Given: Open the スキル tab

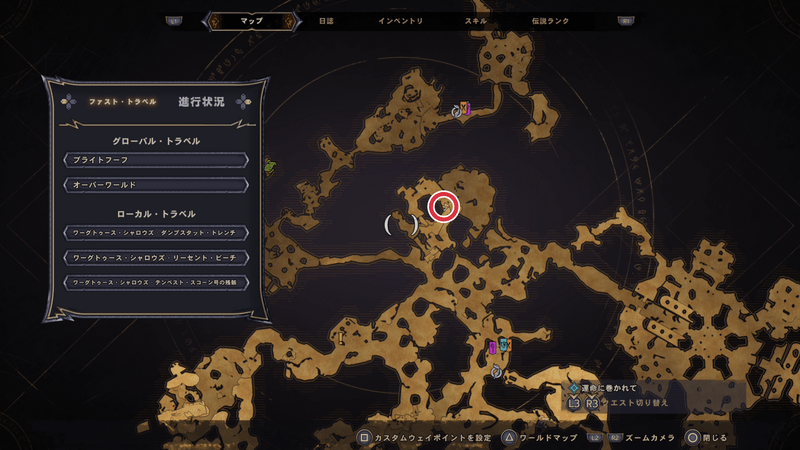Looking at the screenshot, I should point(476,20).
